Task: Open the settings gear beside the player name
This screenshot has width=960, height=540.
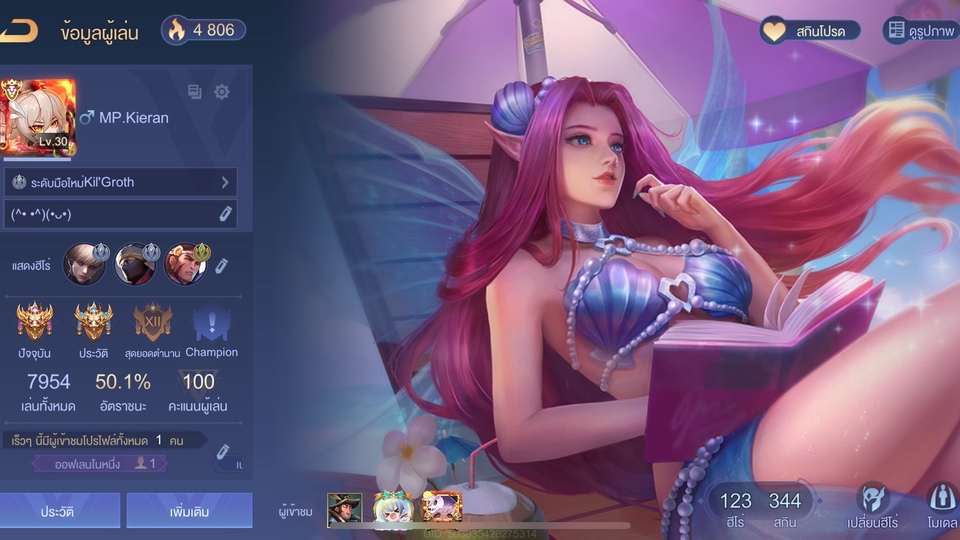Action: (222, 92)
